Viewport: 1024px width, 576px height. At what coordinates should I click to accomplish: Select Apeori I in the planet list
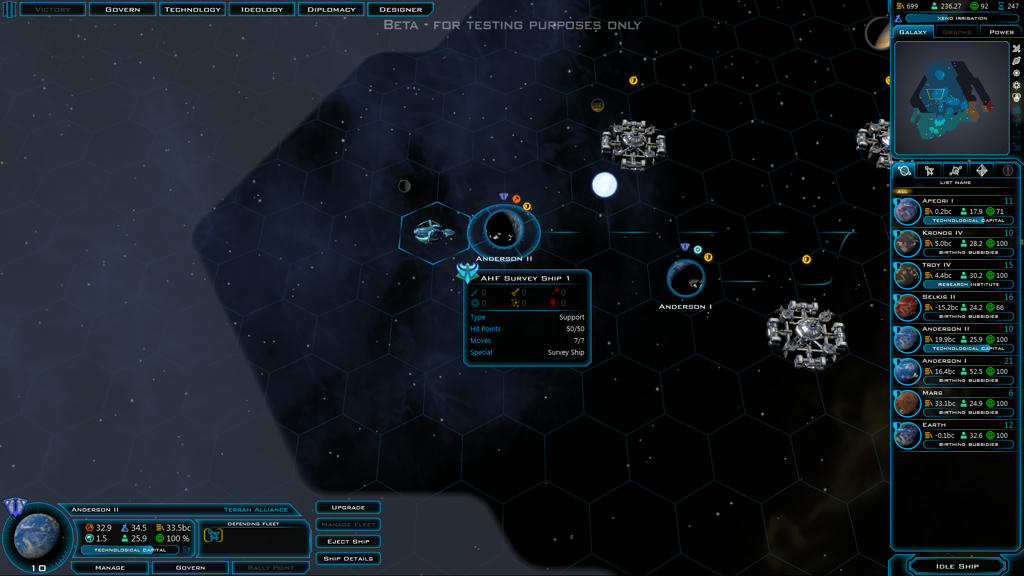pos(954,211)
